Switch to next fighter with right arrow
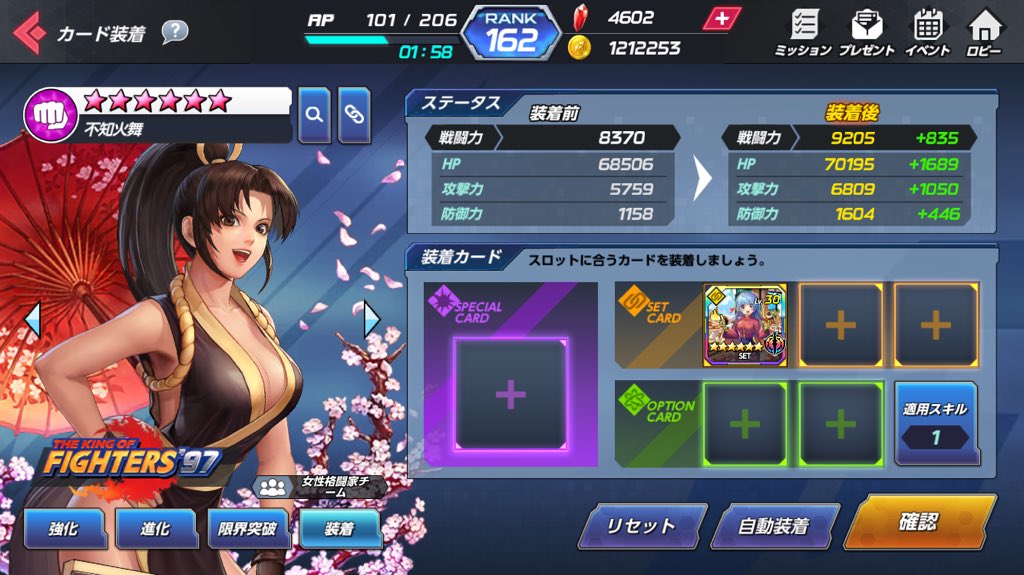Viewport: 1024px width, 575px height. click(x=371, y=319)
